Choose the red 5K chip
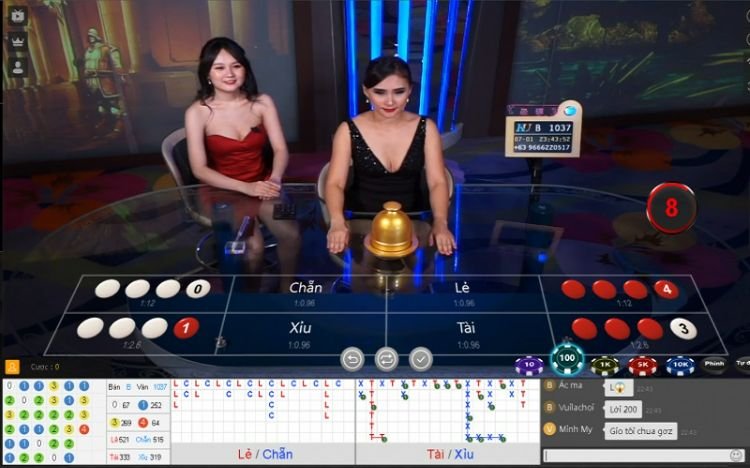The height and width of the screenshot is (468, 750). [x=640, y=366]
